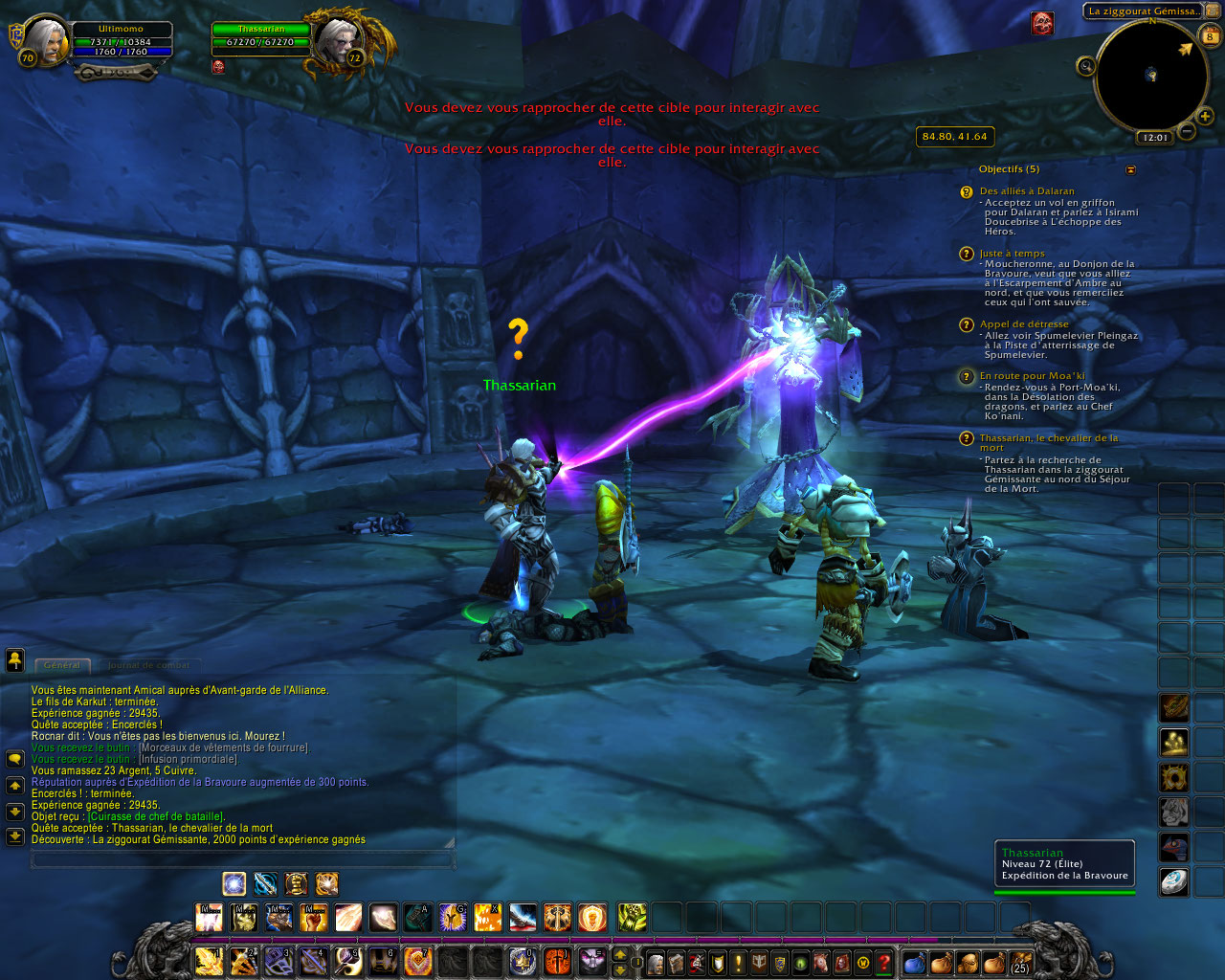Select the Ultimomo player portrait
Viewport: 1225px width, 980px height.
(x=45, y=39)
